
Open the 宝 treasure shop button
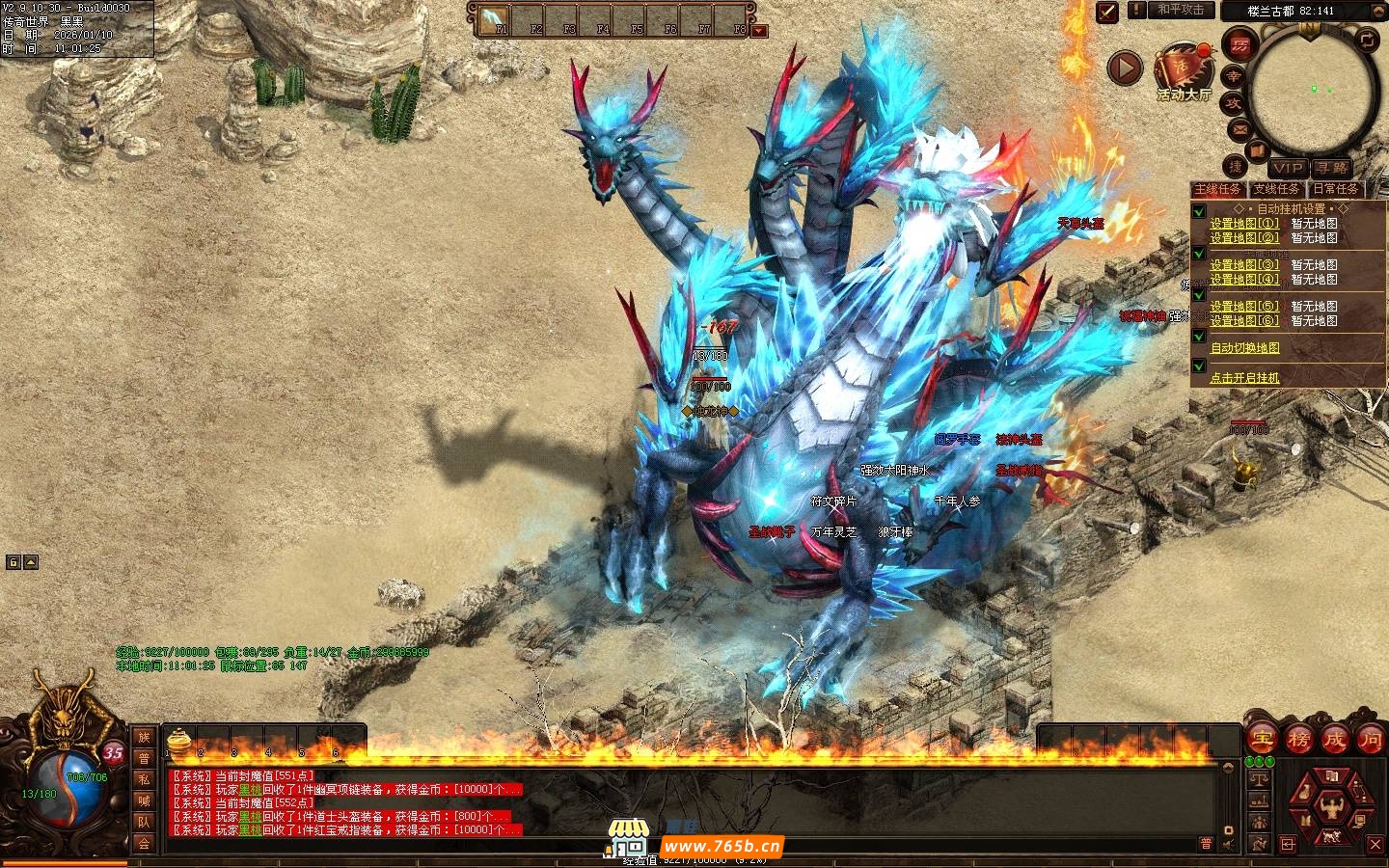tap(1262, 740)
